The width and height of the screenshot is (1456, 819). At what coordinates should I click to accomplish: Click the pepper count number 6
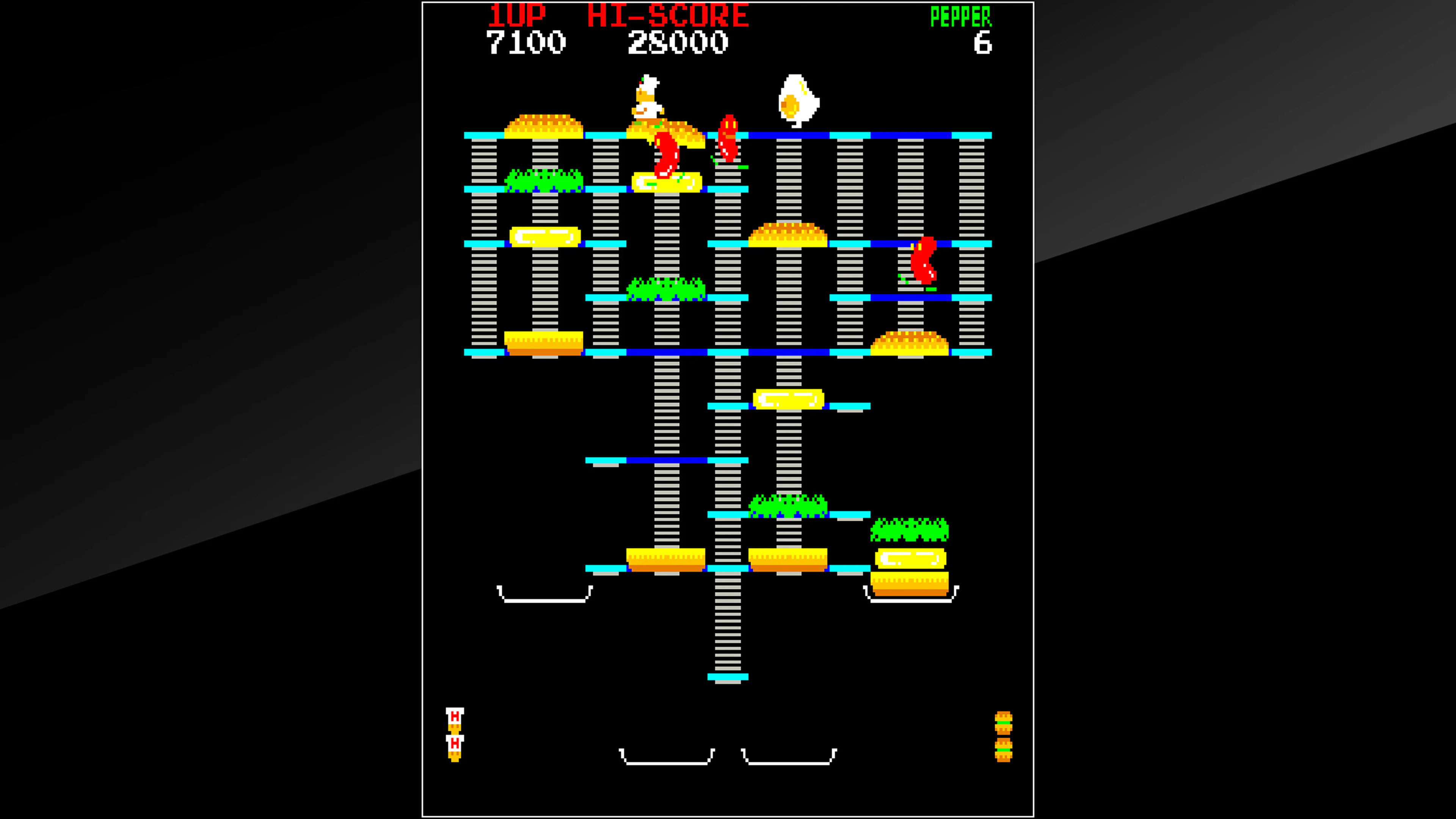(x=984, y=42)
